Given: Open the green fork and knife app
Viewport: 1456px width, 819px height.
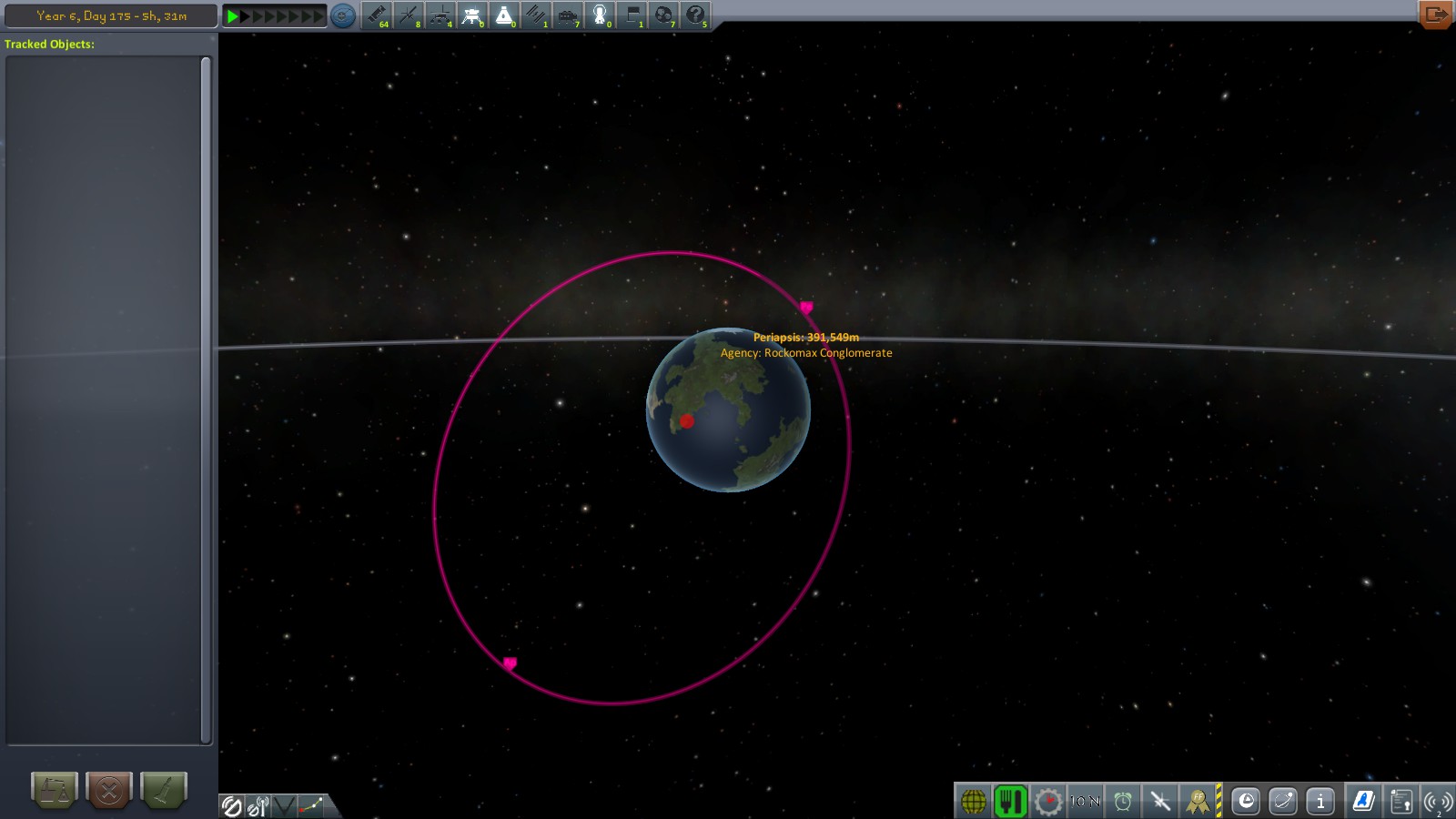Looking at the screenshot, I should pyautogui.click(x=1010, y=801).
